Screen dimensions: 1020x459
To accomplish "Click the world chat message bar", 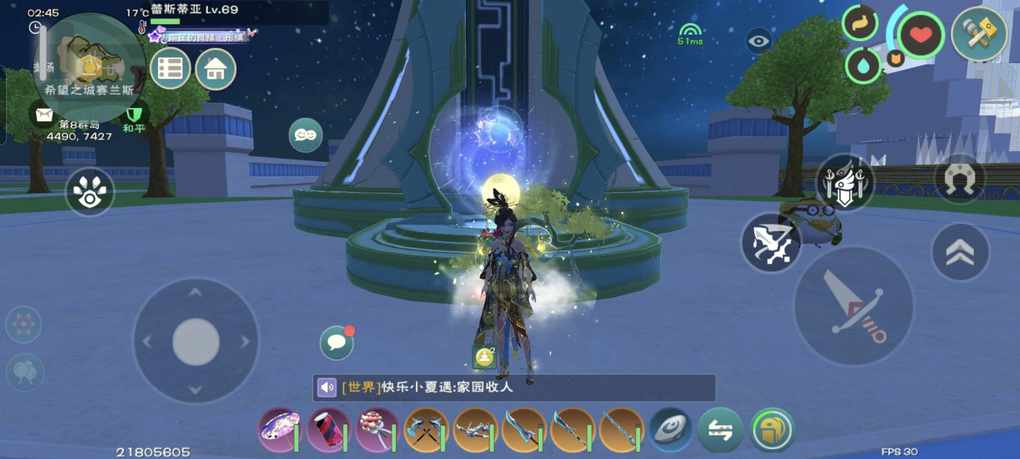I will click(x=514, y=388).
